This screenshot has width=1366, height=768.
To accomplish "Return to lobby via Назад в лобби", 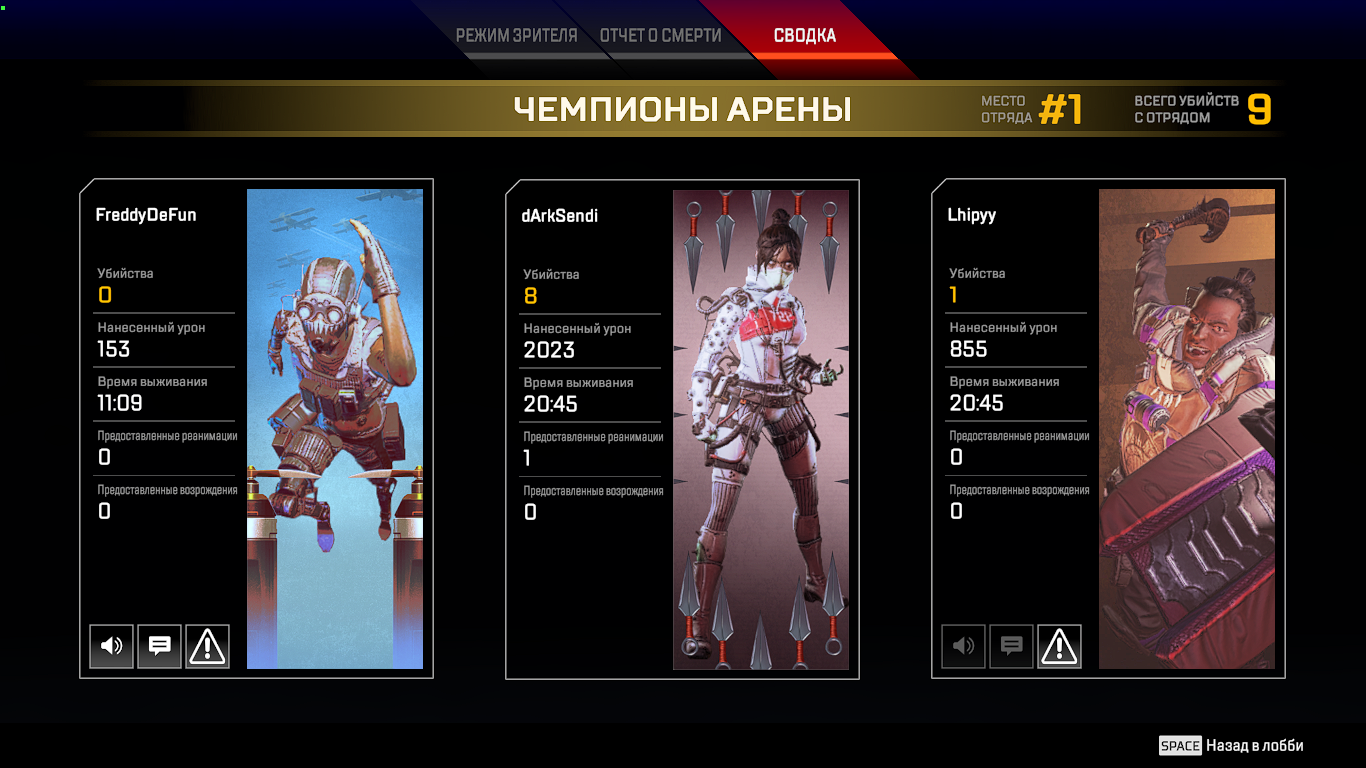I will click(x=1232, y=745).
